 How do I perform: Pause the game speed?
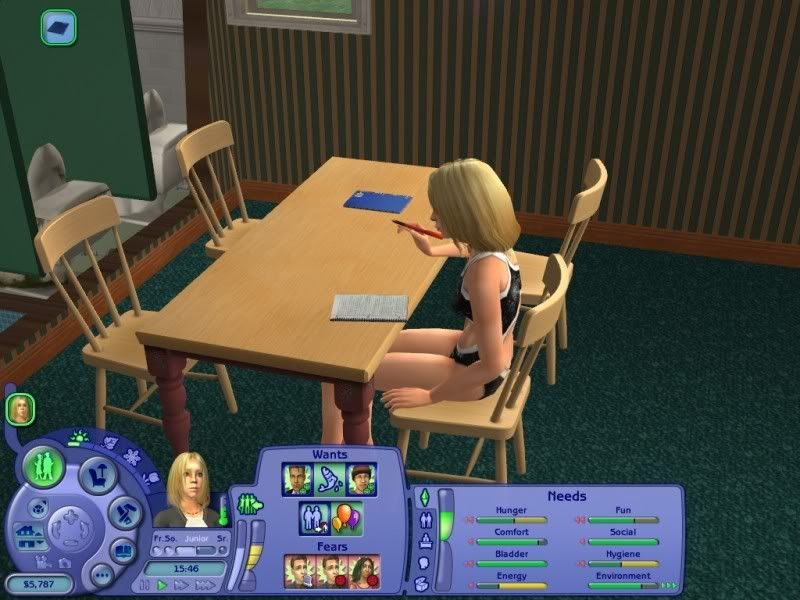click(146, 584)
